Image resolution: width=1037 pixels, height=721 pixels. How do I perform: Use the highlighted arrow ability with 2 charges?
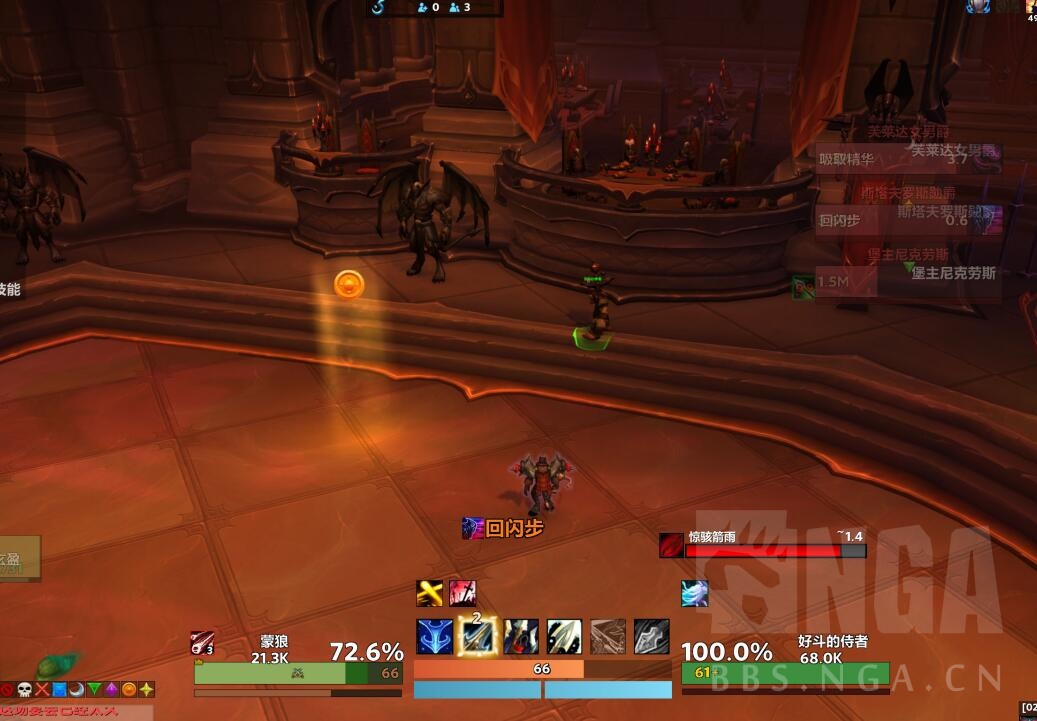(477, 637)
